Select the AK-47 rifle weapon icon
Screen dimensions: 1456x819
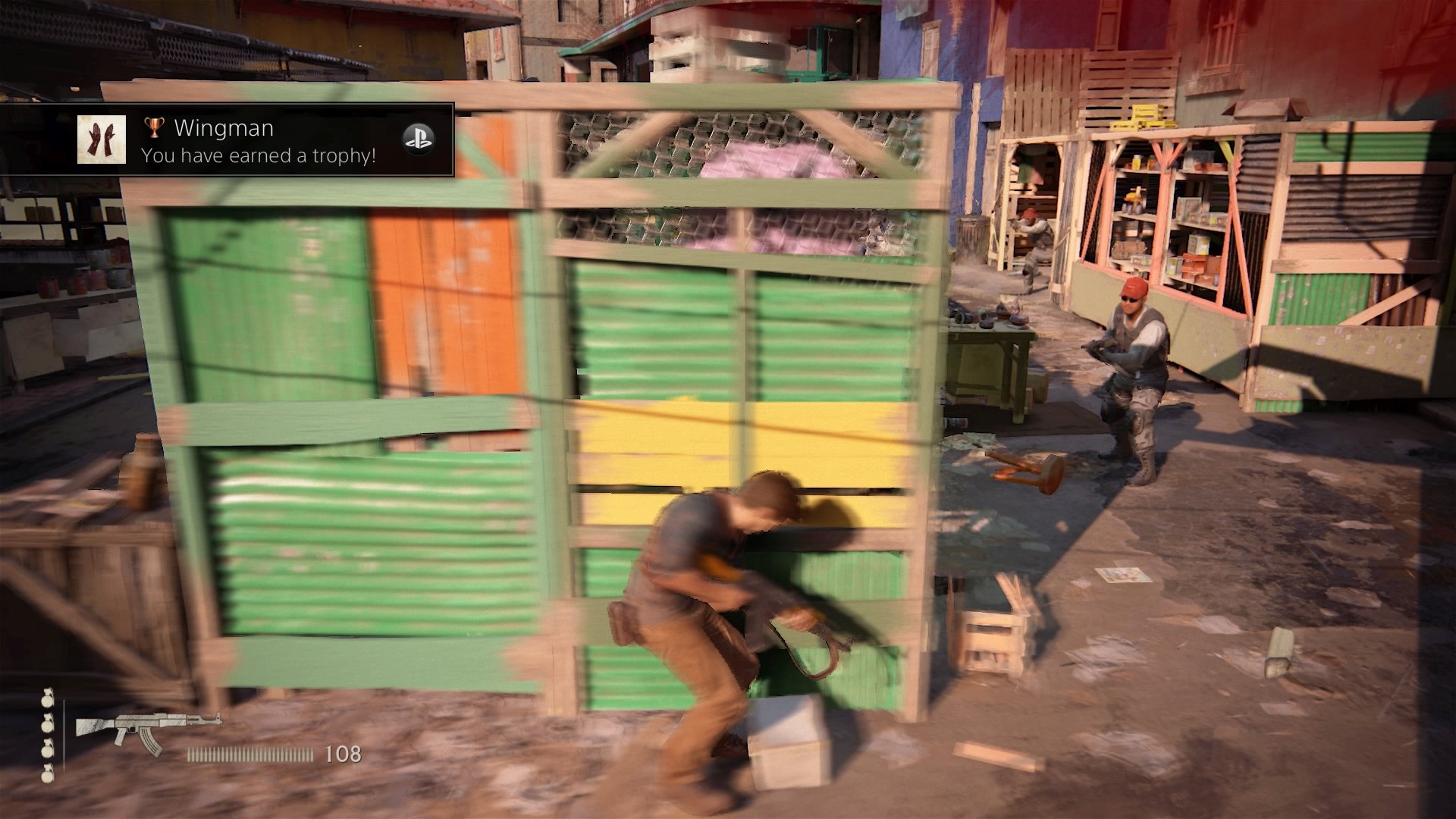click(x=148, y=731)
